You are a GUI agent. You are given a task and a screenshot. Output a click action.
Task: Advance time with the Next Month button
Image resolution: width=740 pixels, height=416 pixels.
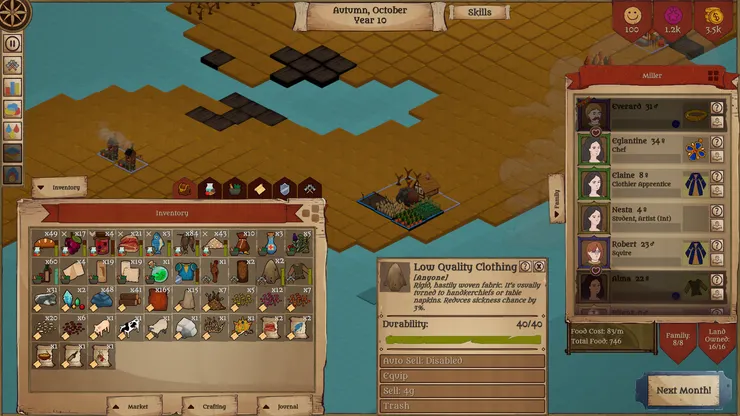(x=684, y=389)
